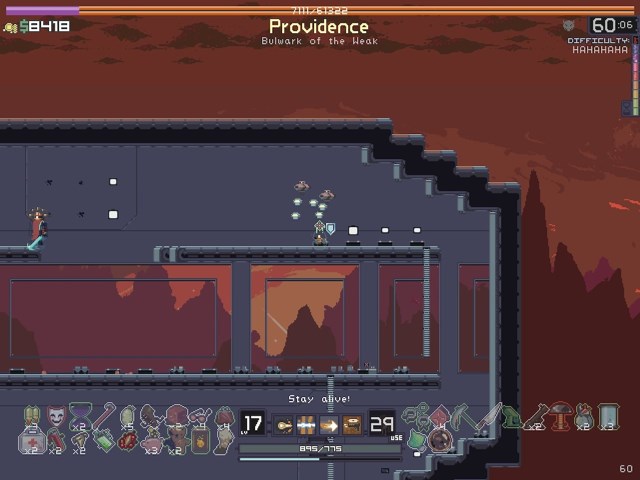This screenshot has width=640, height=480.
Task: Select the red glasses item icon
Action: coord(200,413)
